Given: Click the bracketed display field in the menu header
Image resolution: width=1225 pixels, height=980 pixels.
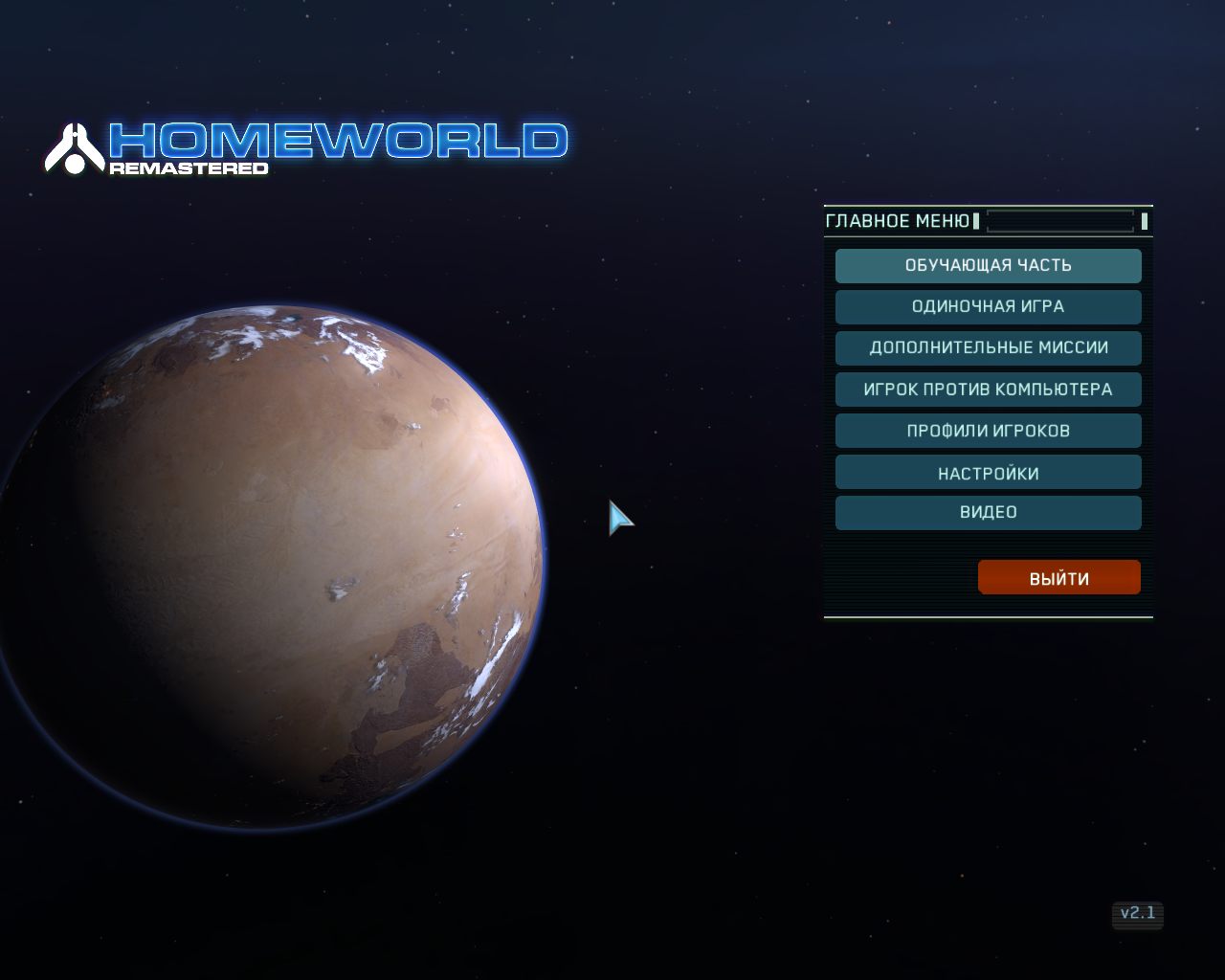Looking at the screenshot, I should pyautogui.click(x=1060, y=221).
